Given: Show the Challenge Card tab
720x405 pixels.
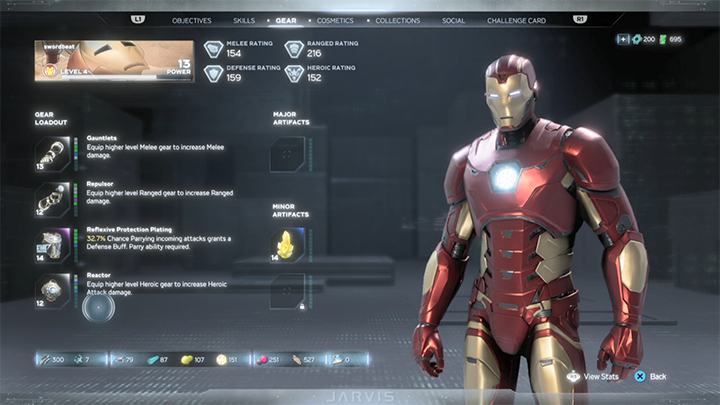Looking at the screenshot, I should [x=516, y=20].
